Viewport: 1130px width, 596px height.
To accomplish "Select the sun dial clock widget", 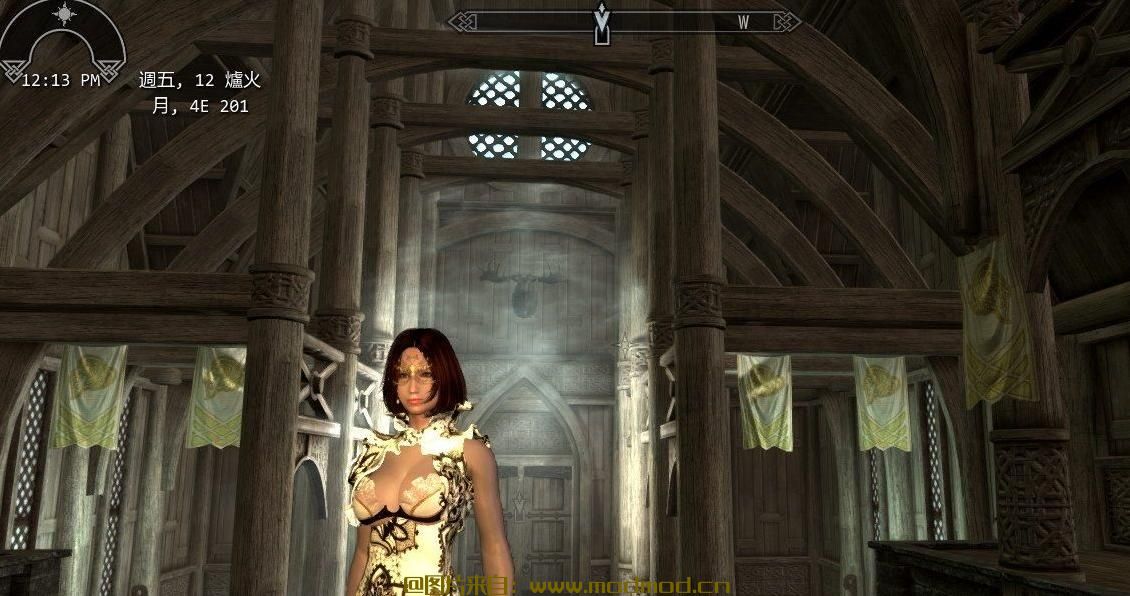I will (62, 40).
